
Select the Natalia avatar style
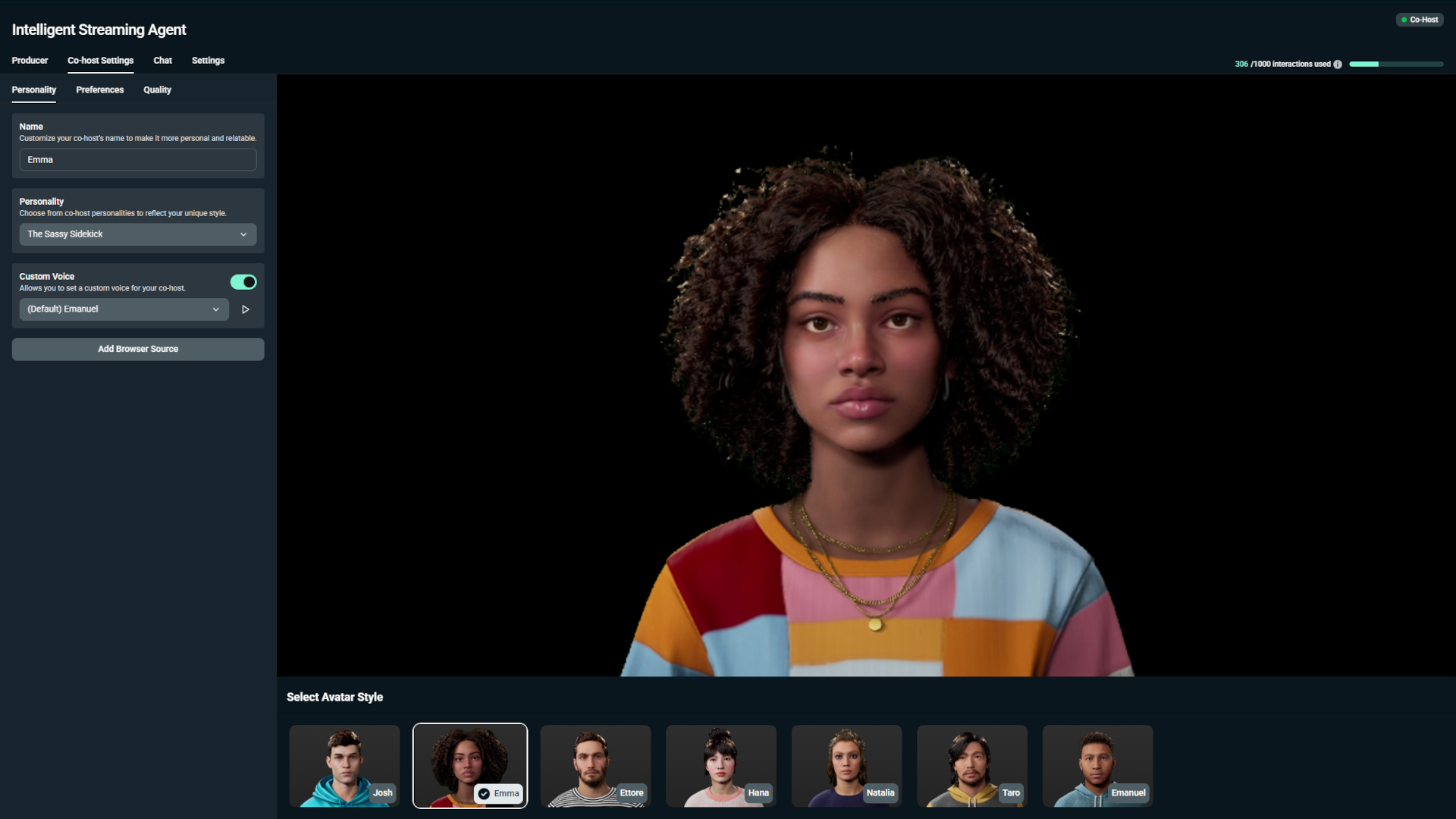[x=846, y=766]
